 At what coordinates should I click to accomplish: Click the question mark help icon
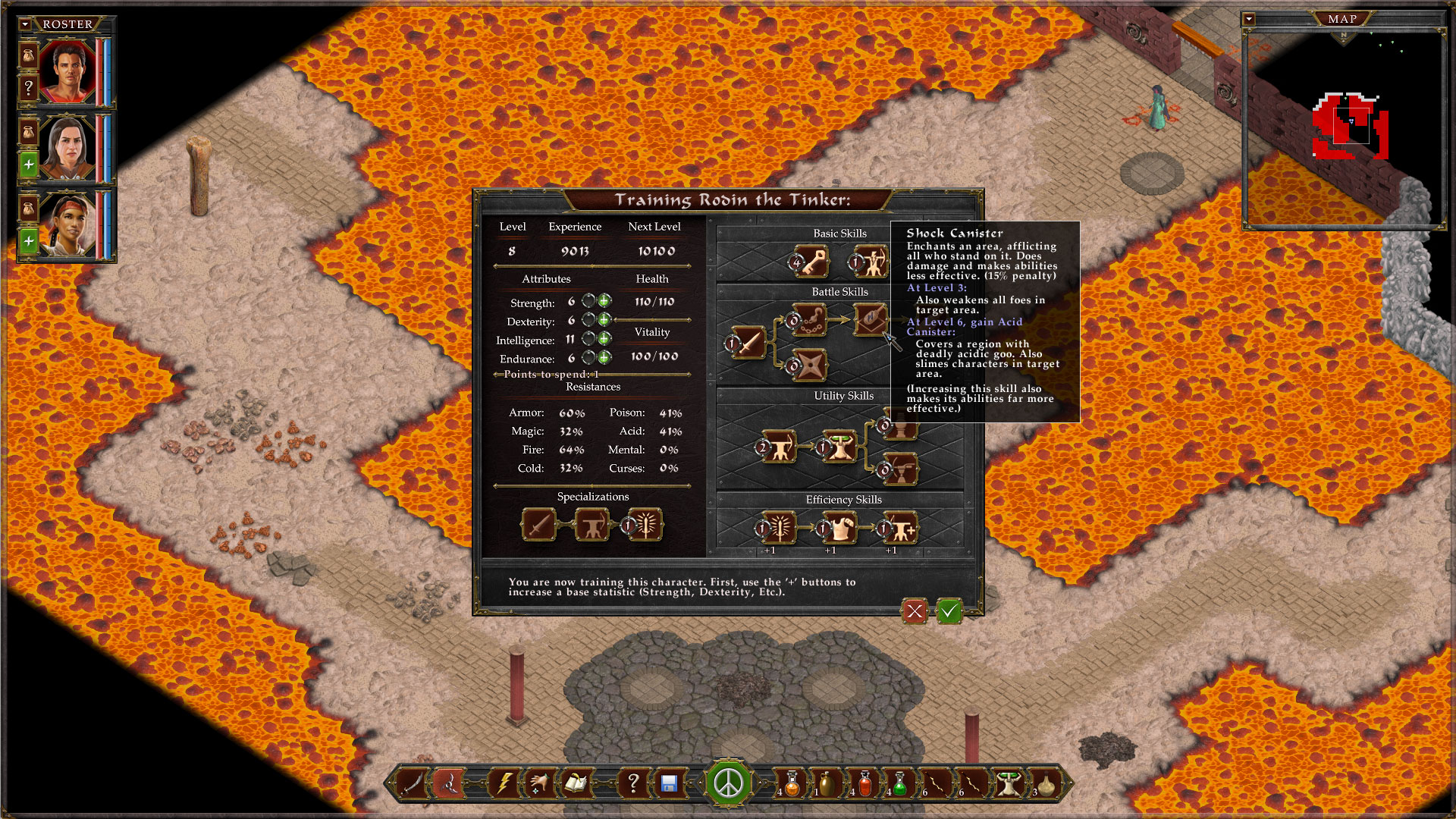point(635,784)
